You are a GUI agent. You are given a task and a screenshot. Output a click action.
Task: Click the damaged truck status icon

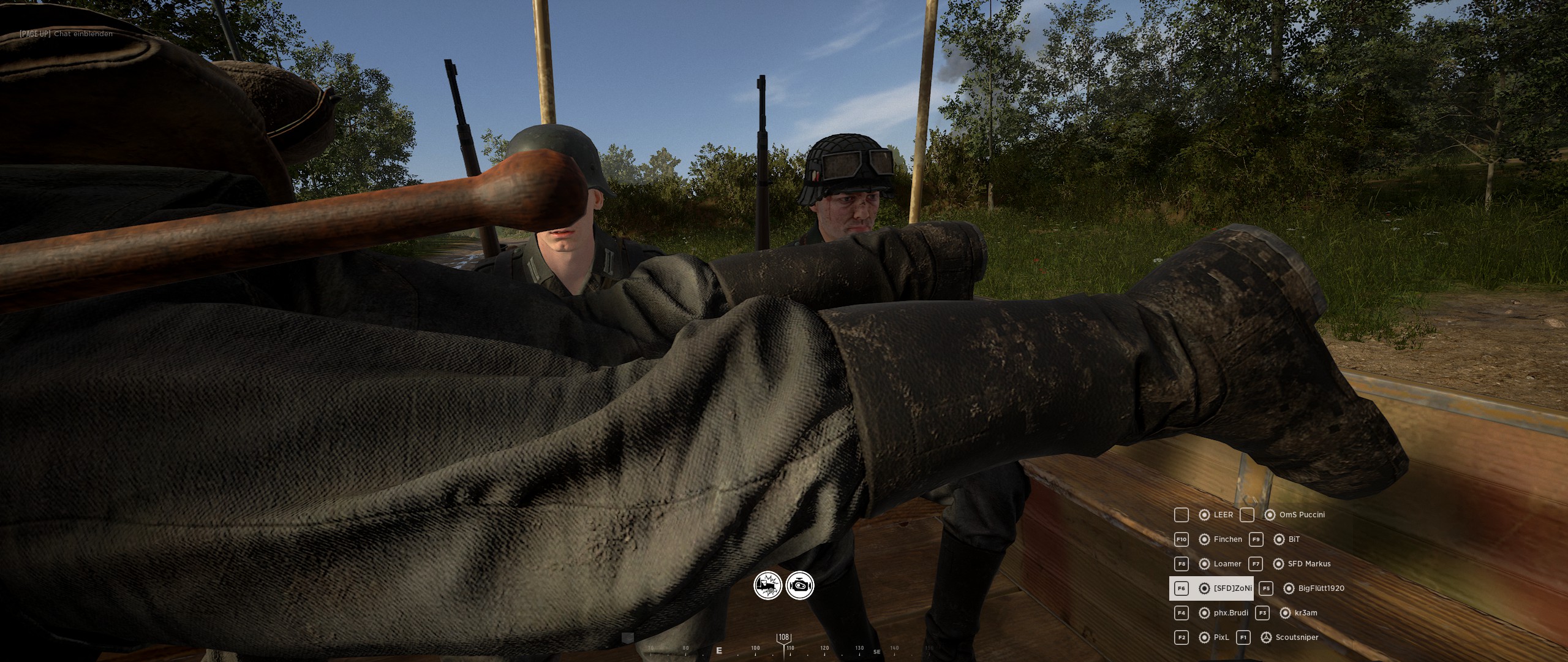pos(767,585)
